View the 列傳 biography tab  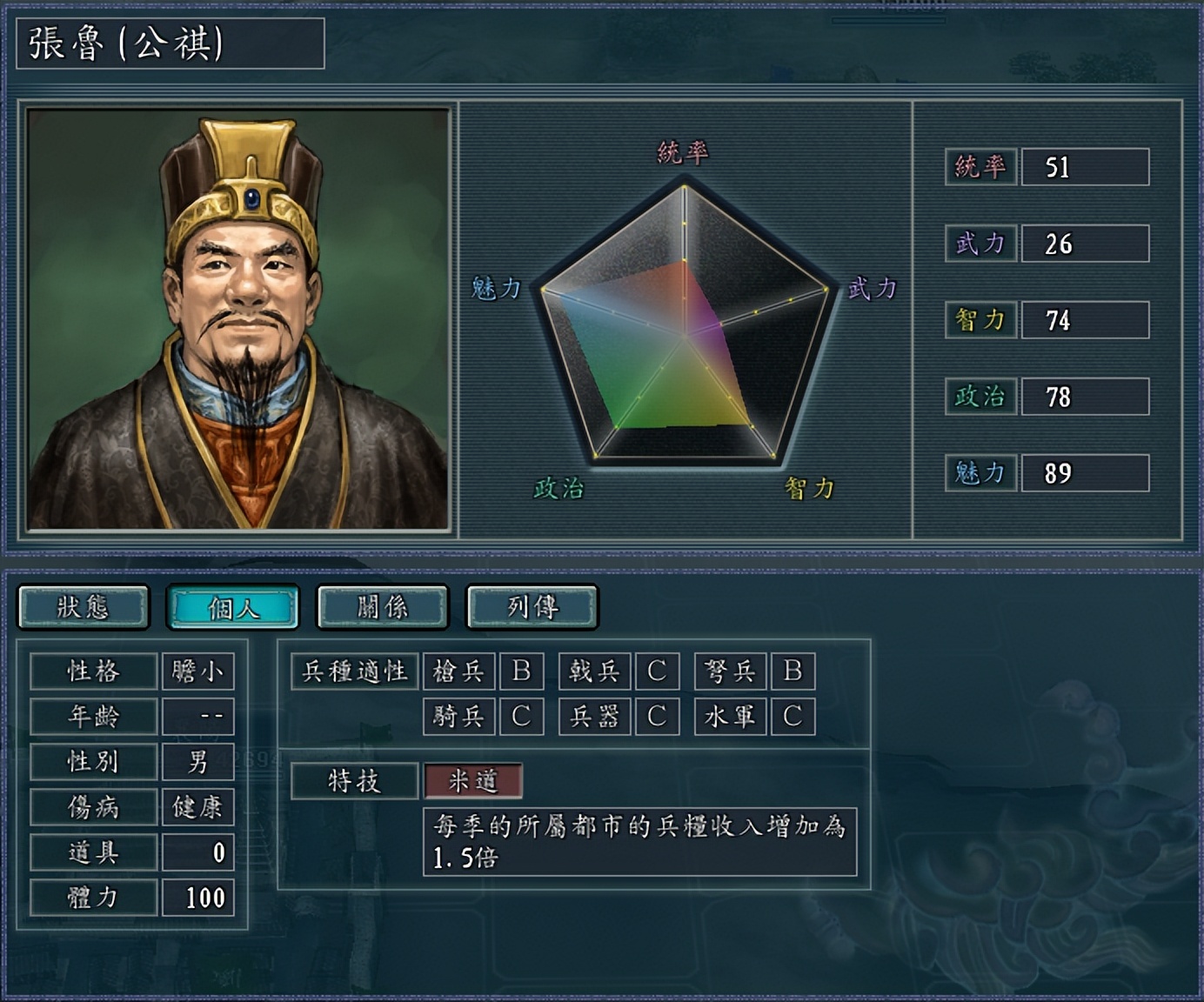[532, 606]
